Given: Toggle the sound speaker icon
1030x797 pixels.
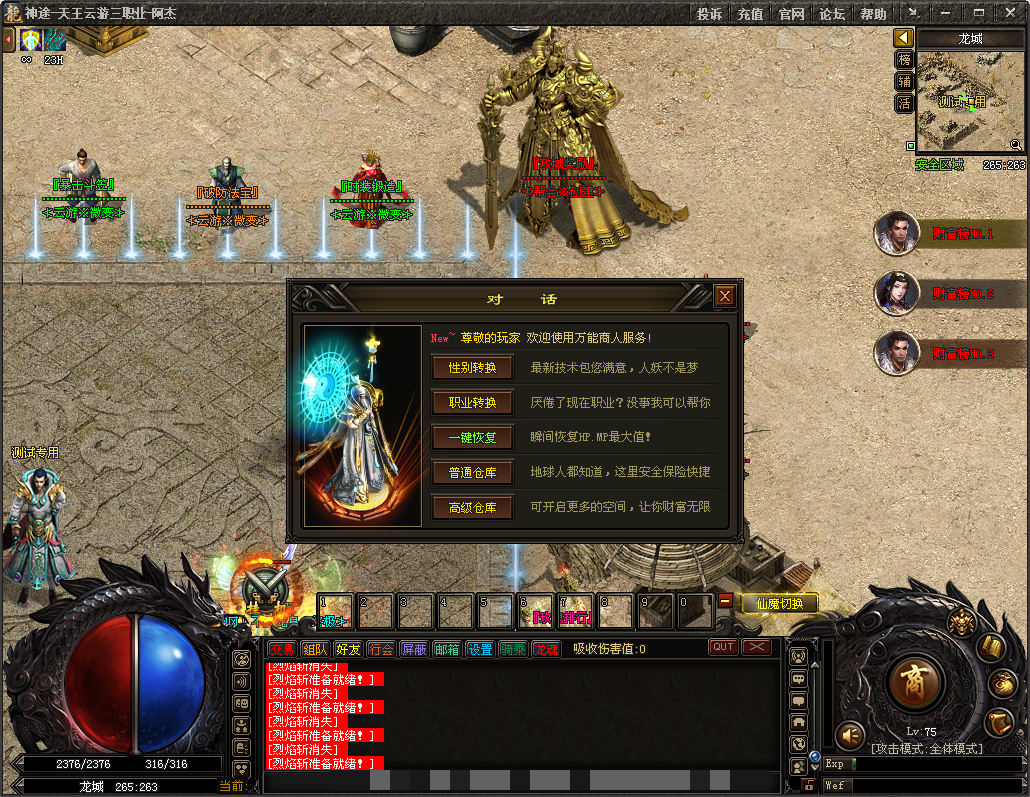Looking at the screenshot, I should tap(850, 735).
